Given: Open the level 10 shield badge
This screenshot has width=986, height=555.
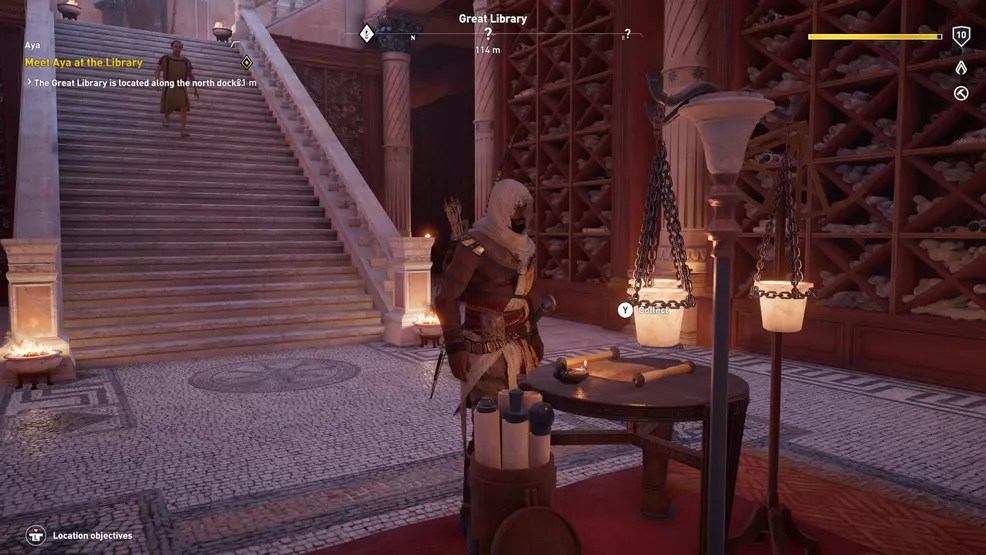Looking at the screenshot, I should (x=961, y=37).
